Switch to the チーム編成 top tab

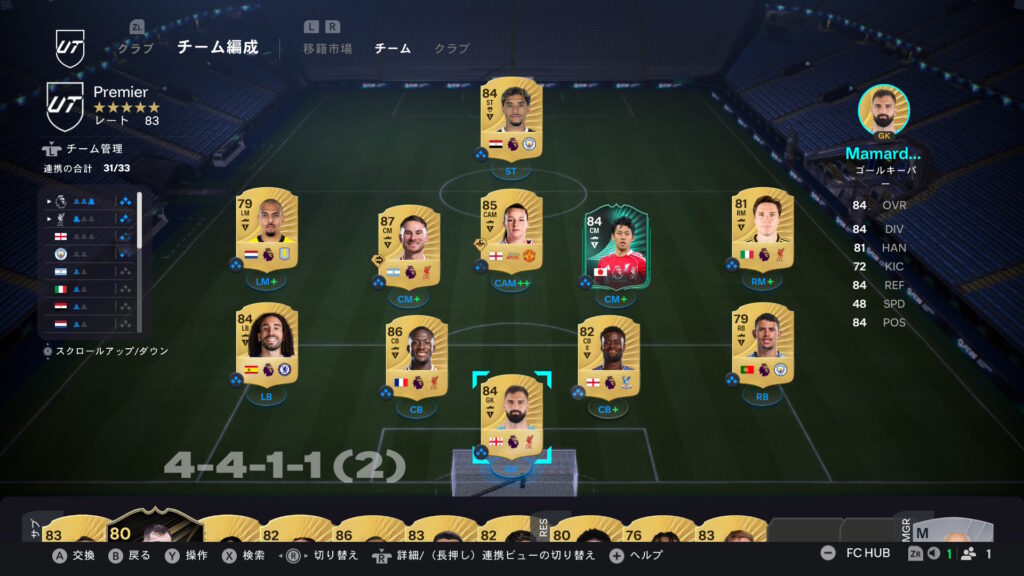(x=217, y=47)
